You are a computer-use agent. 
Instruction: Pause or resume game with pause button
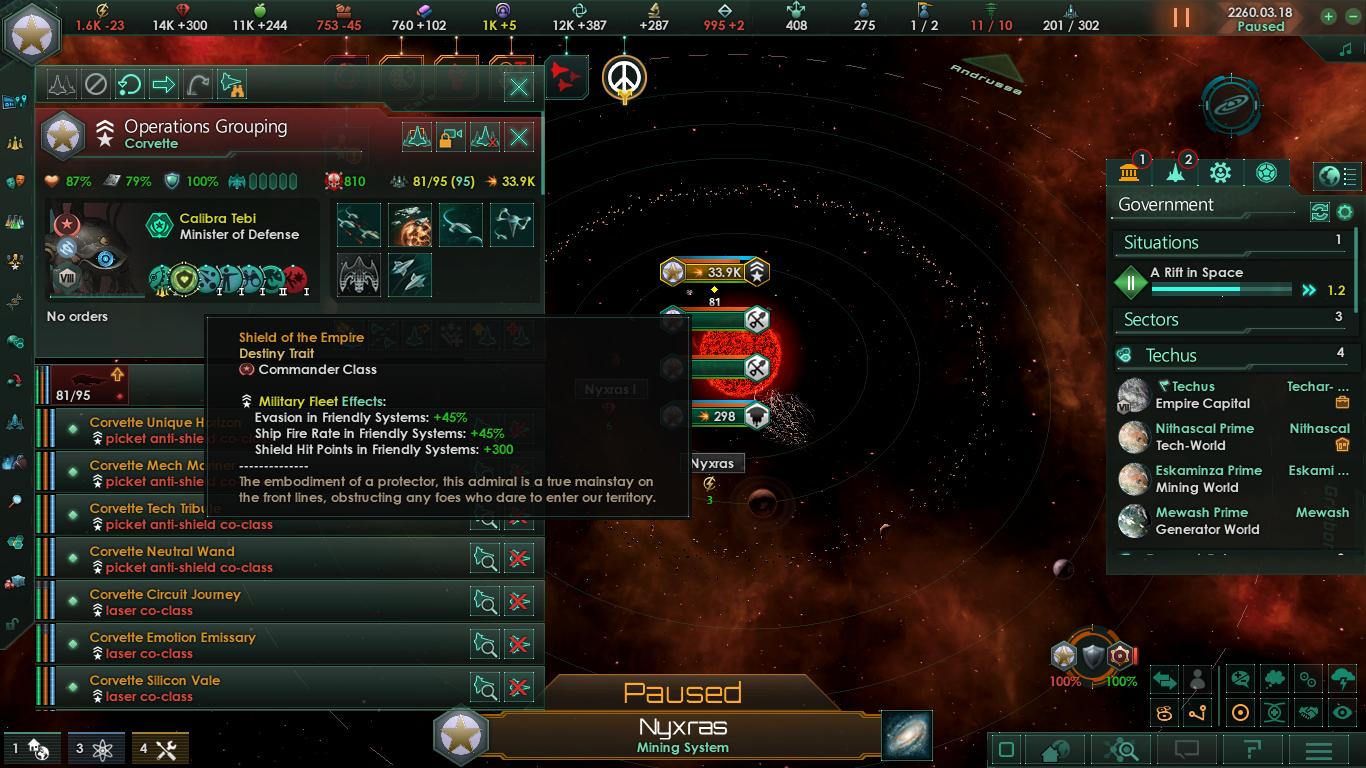coord(1181,18)
